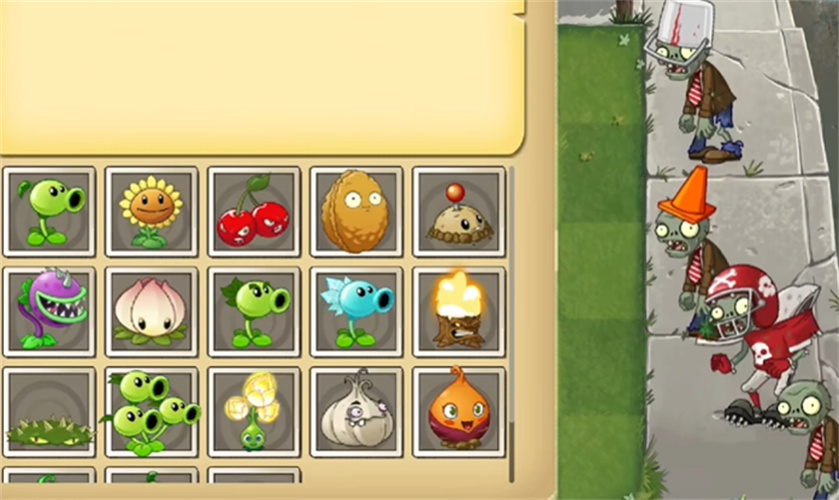Select the Wall-nut plant tile
Screen dimensions: 839x500
coord(357,212)
